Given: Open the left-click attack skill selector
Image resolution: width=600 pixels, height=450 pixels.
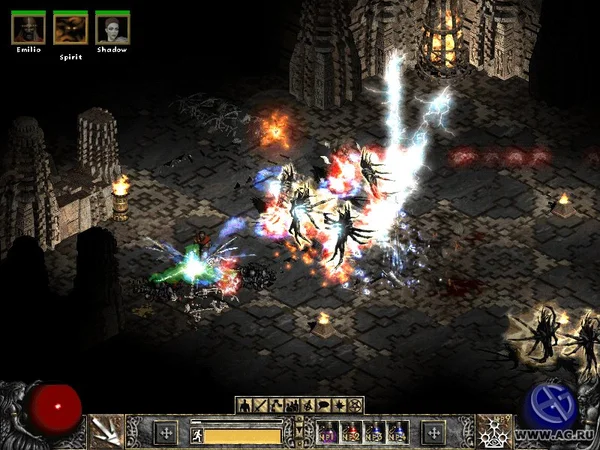Looking at the screenshot, I should tap(105, 431).
